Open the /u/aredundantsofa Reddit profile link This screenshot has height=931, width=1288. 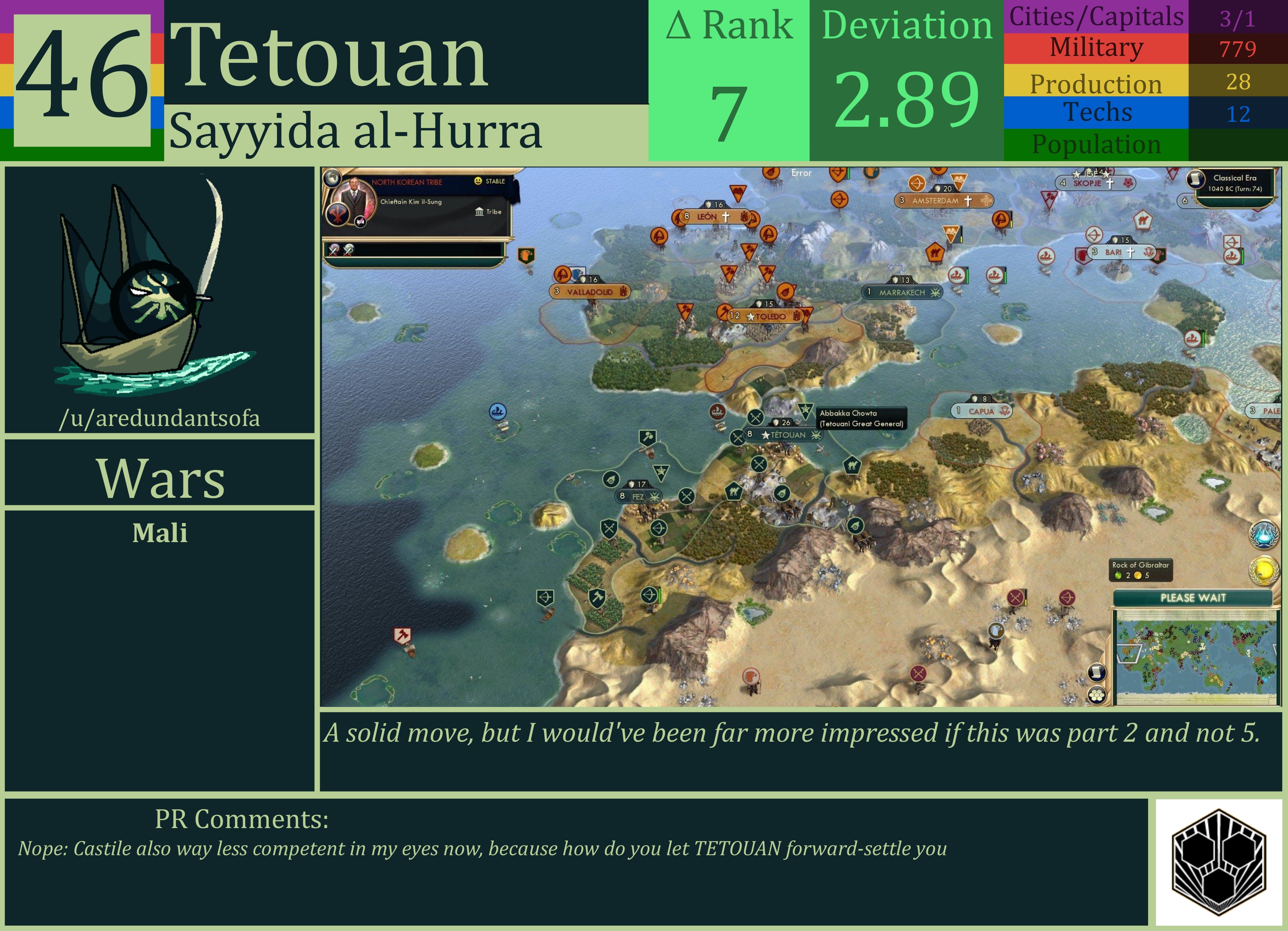(x=161, y=419)
